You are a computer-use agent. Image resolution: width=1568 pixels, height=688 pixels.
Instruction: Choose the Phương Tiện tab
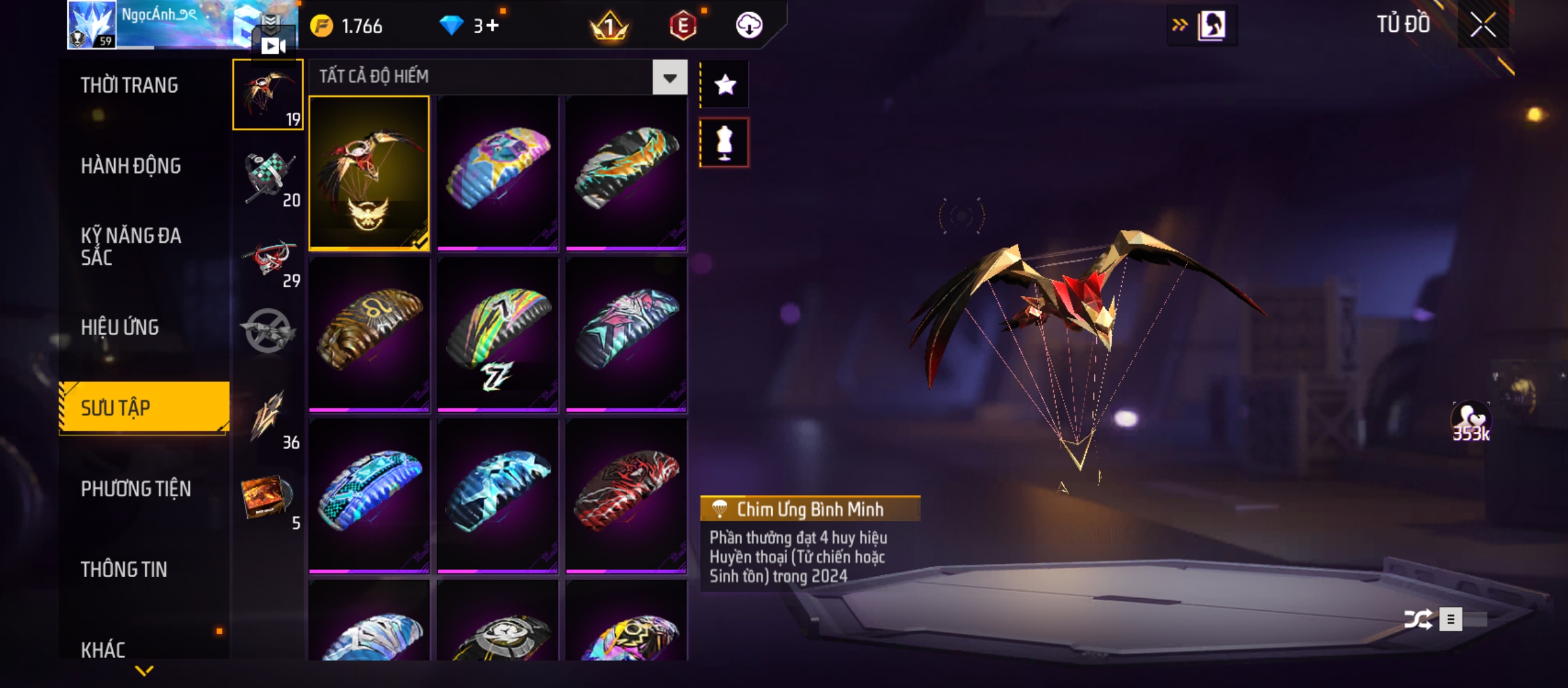pos(136,489)
